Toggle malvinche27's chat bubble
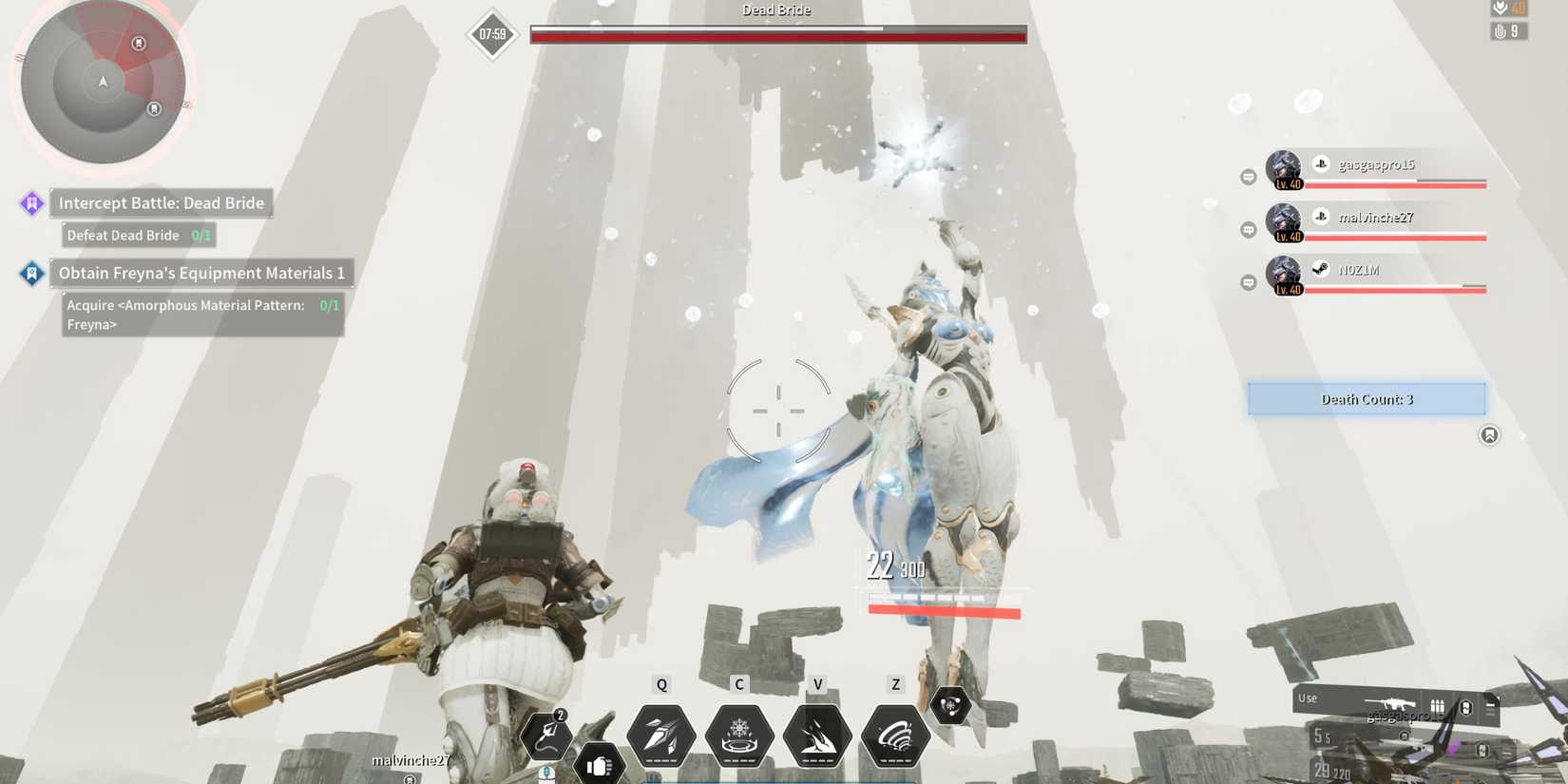Screen dimensions: 1568x784 click(x=1247, y=227)
